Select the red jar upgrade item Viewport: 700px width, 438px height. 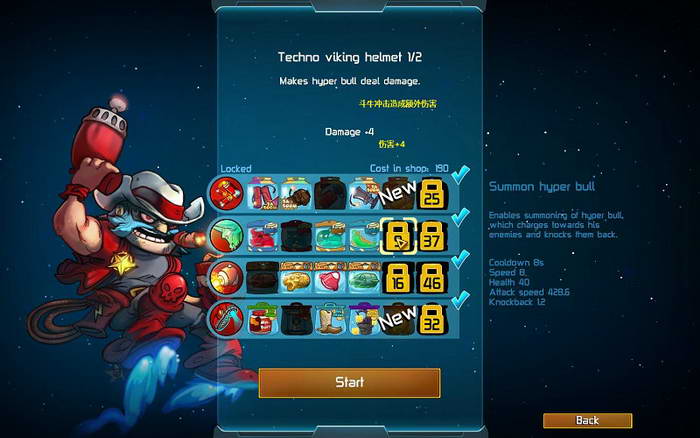pyautogui.click(x=261, y=320)
